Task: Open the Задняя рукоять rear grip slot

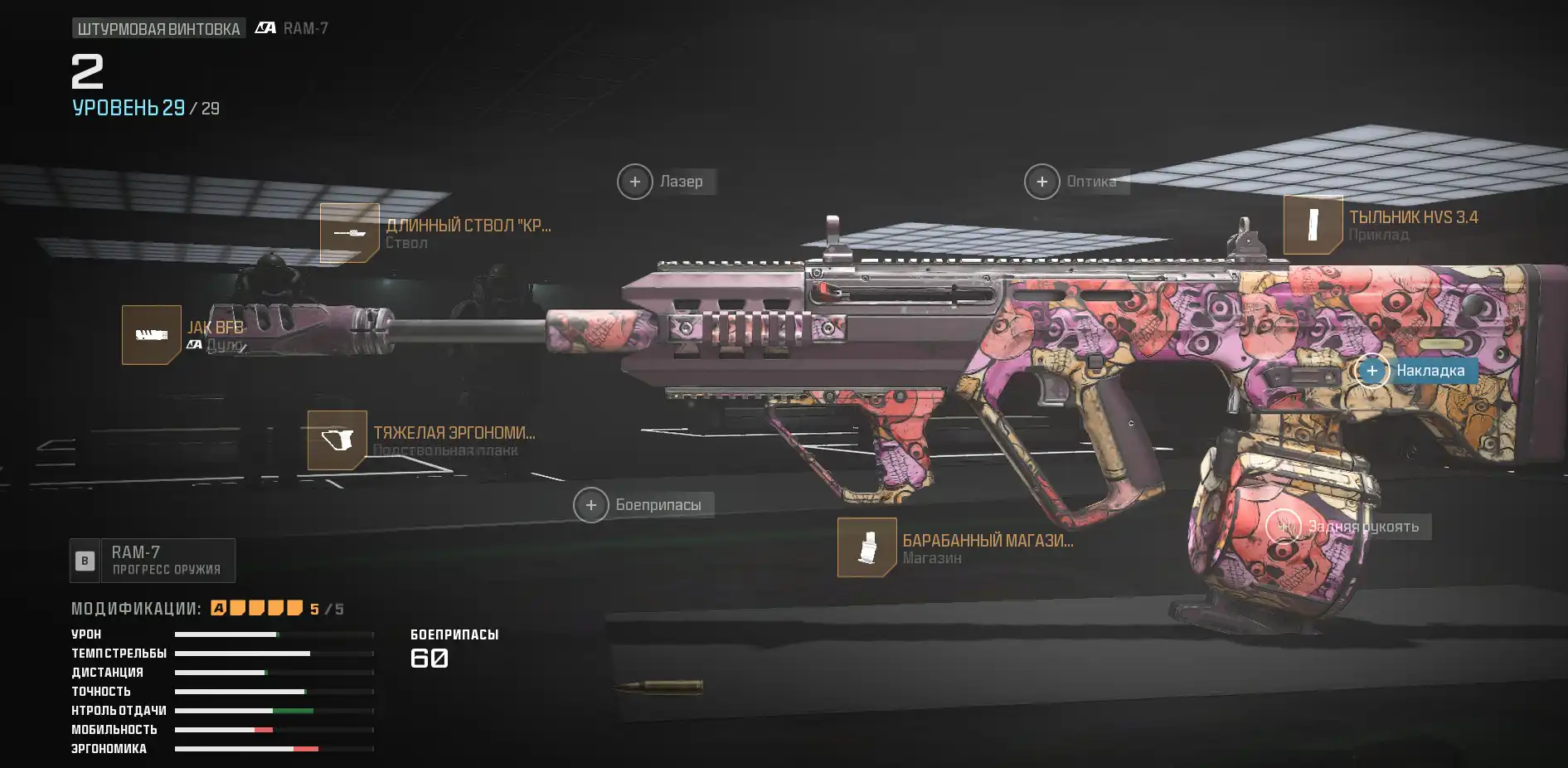Action: click(x=1284, y=527)
